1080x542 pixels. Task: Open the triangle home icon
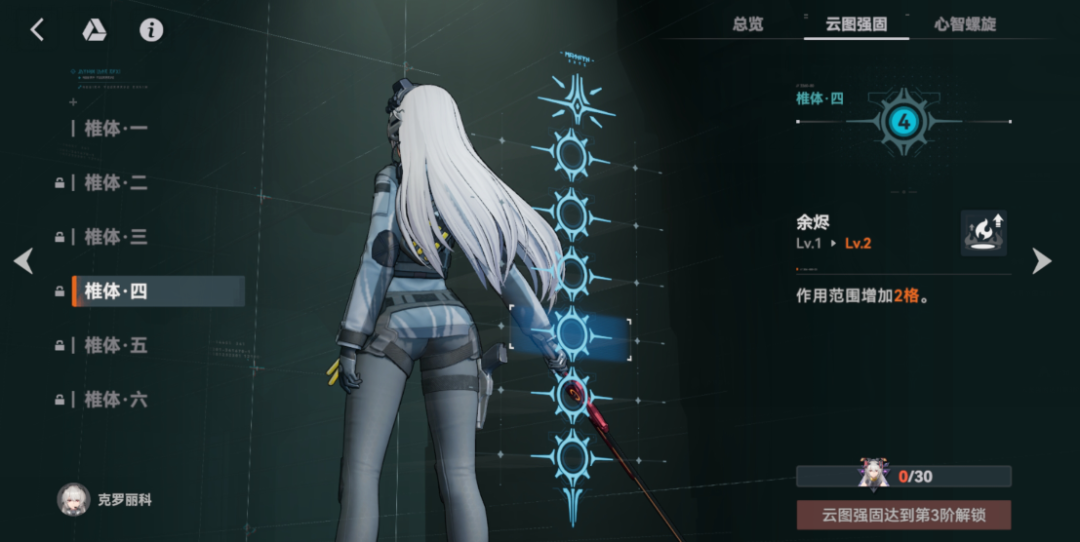pyautogui.click(x=94, y=30)
